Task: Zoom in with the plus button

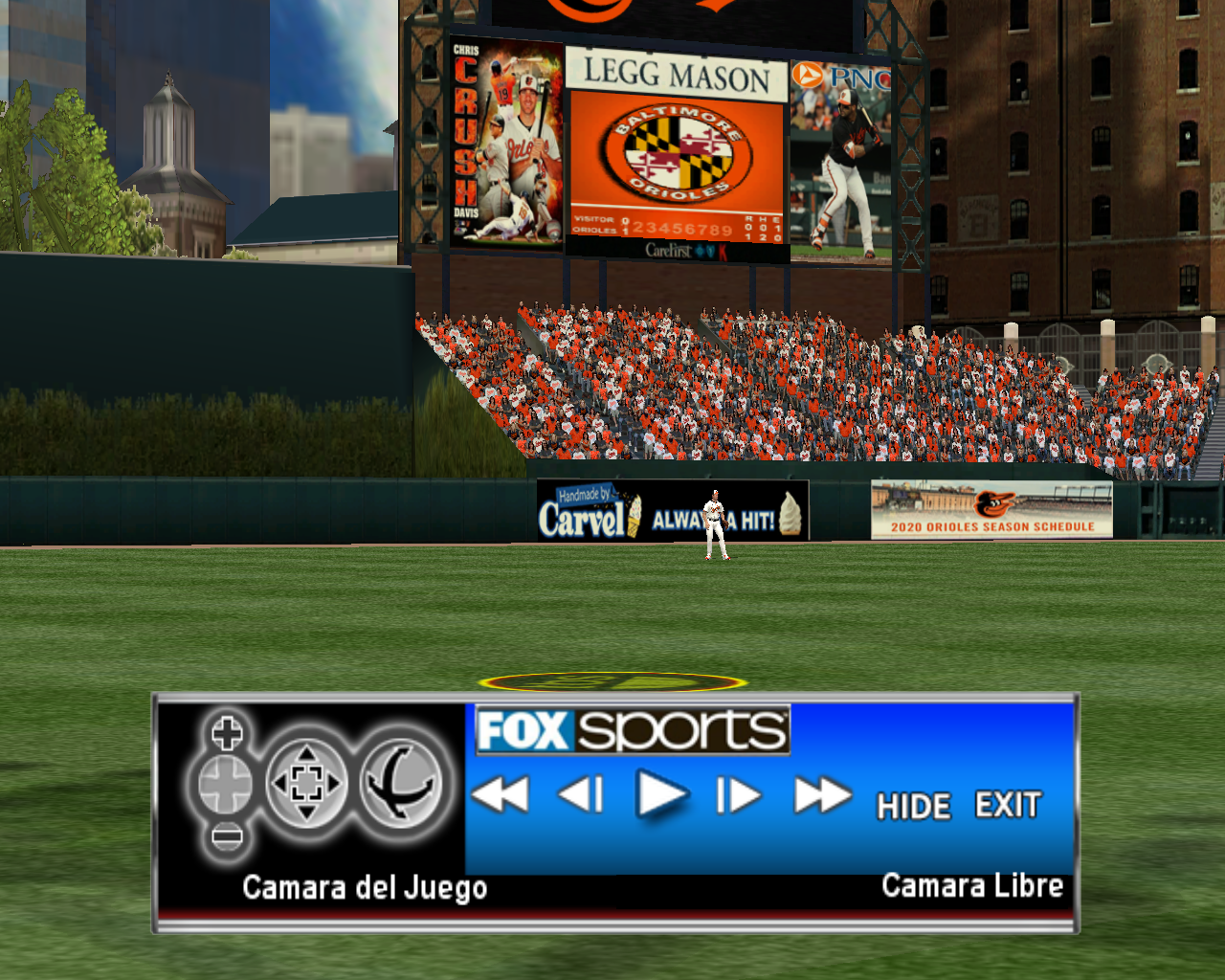Action: click(x=227, y=734)
